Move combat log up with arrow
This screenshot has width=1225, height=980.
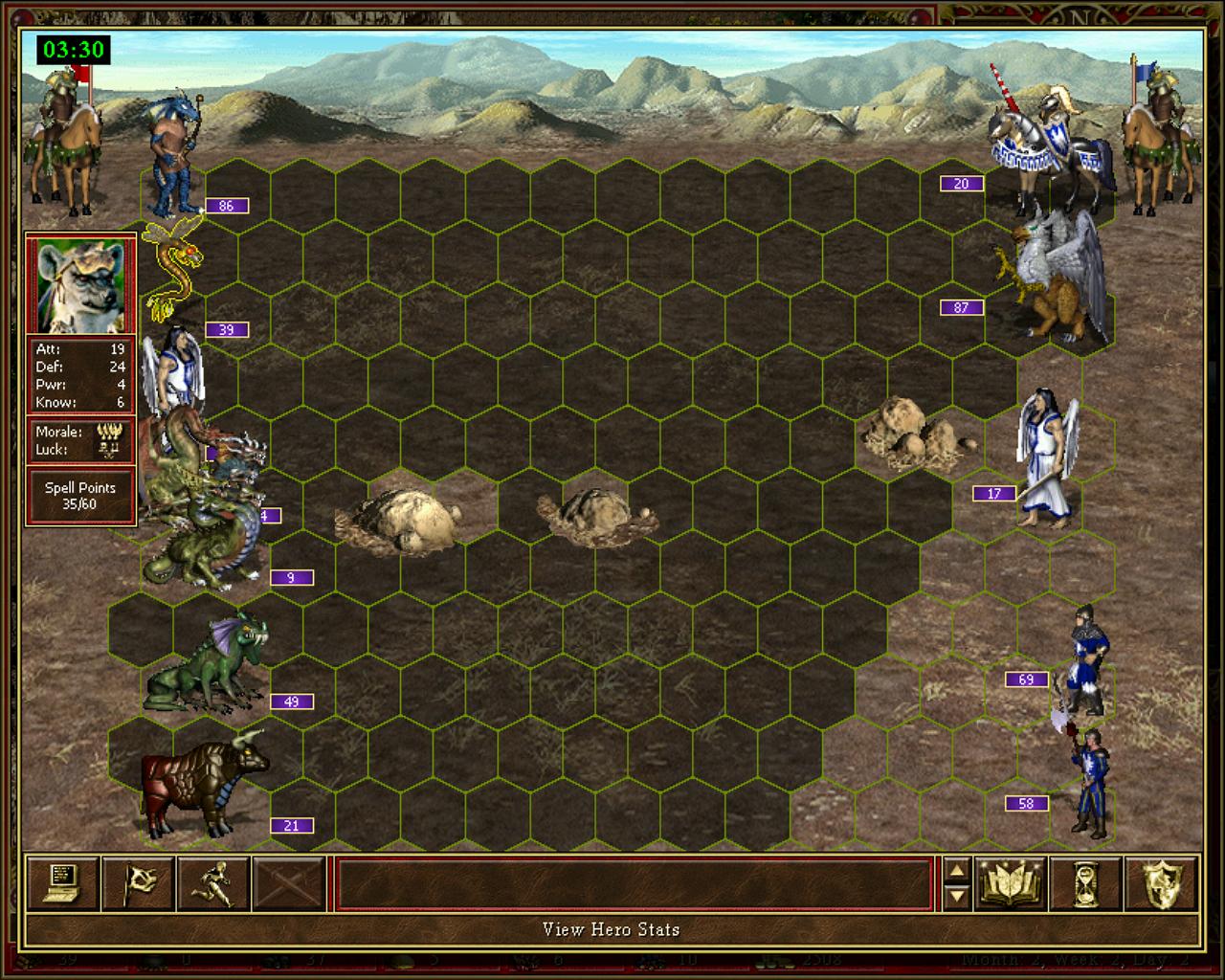coord(956,871)
